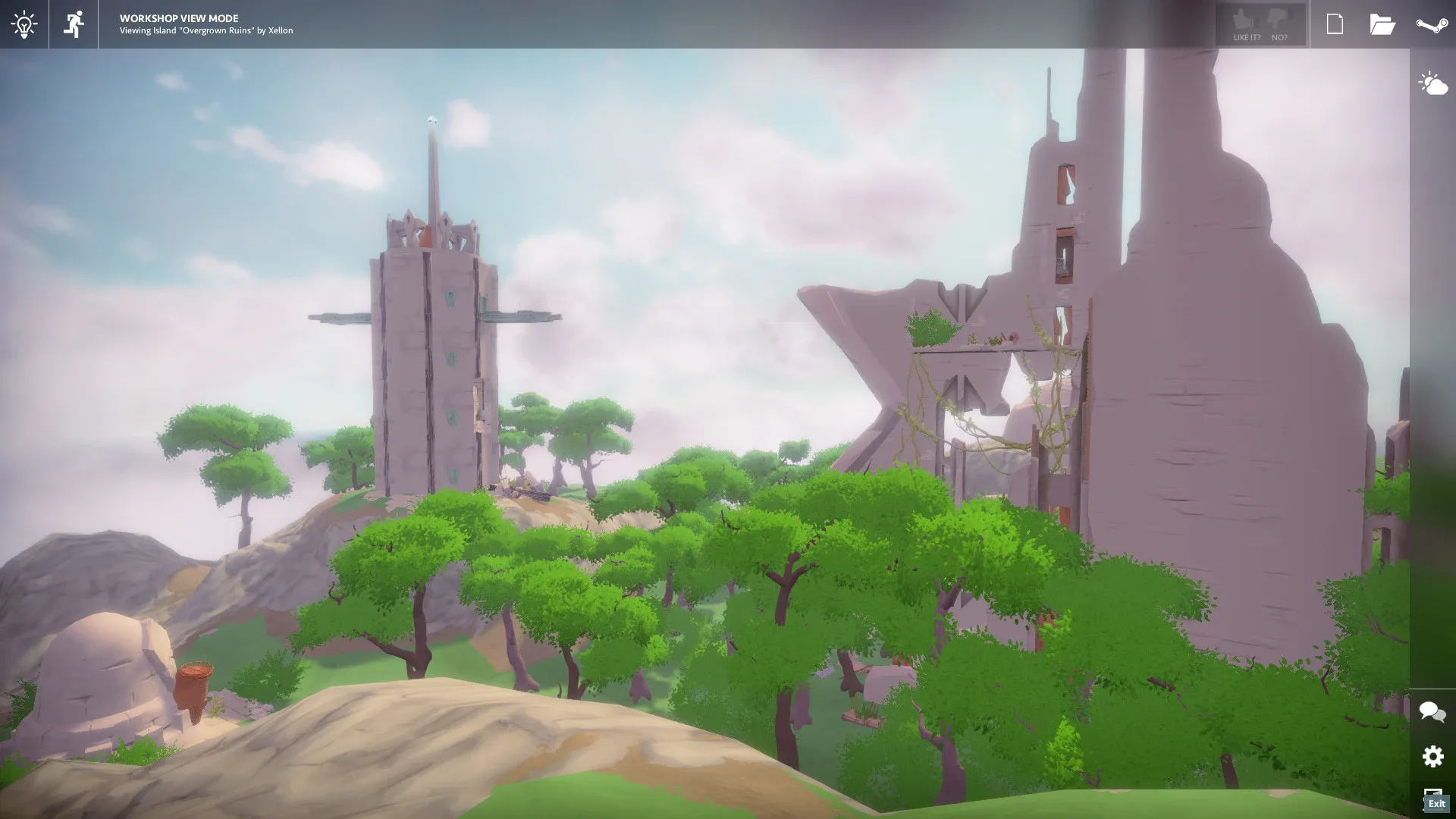Click the island name Overgrown Ruins
The image size is (1456, 819).
218,31
